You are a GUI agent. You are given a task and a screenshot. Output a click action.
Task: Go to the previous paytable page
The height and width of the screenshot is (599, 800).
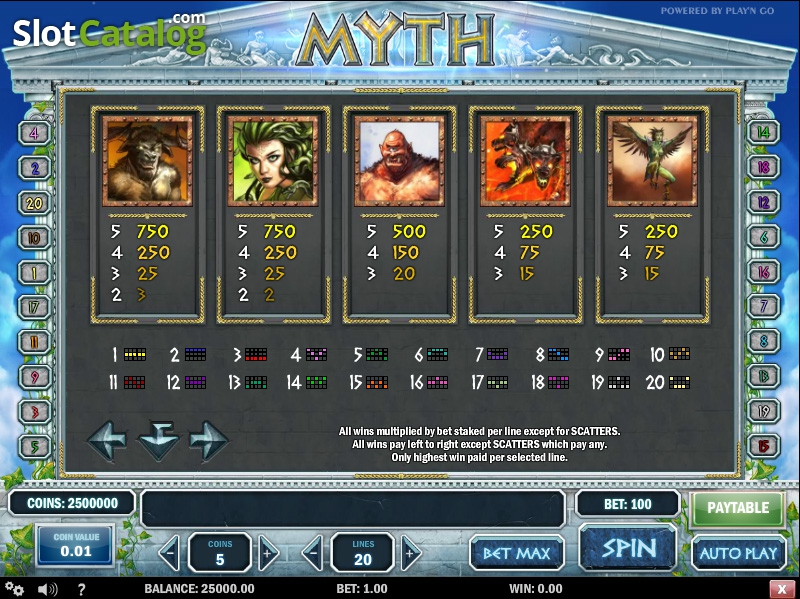[x=108, y=440]
